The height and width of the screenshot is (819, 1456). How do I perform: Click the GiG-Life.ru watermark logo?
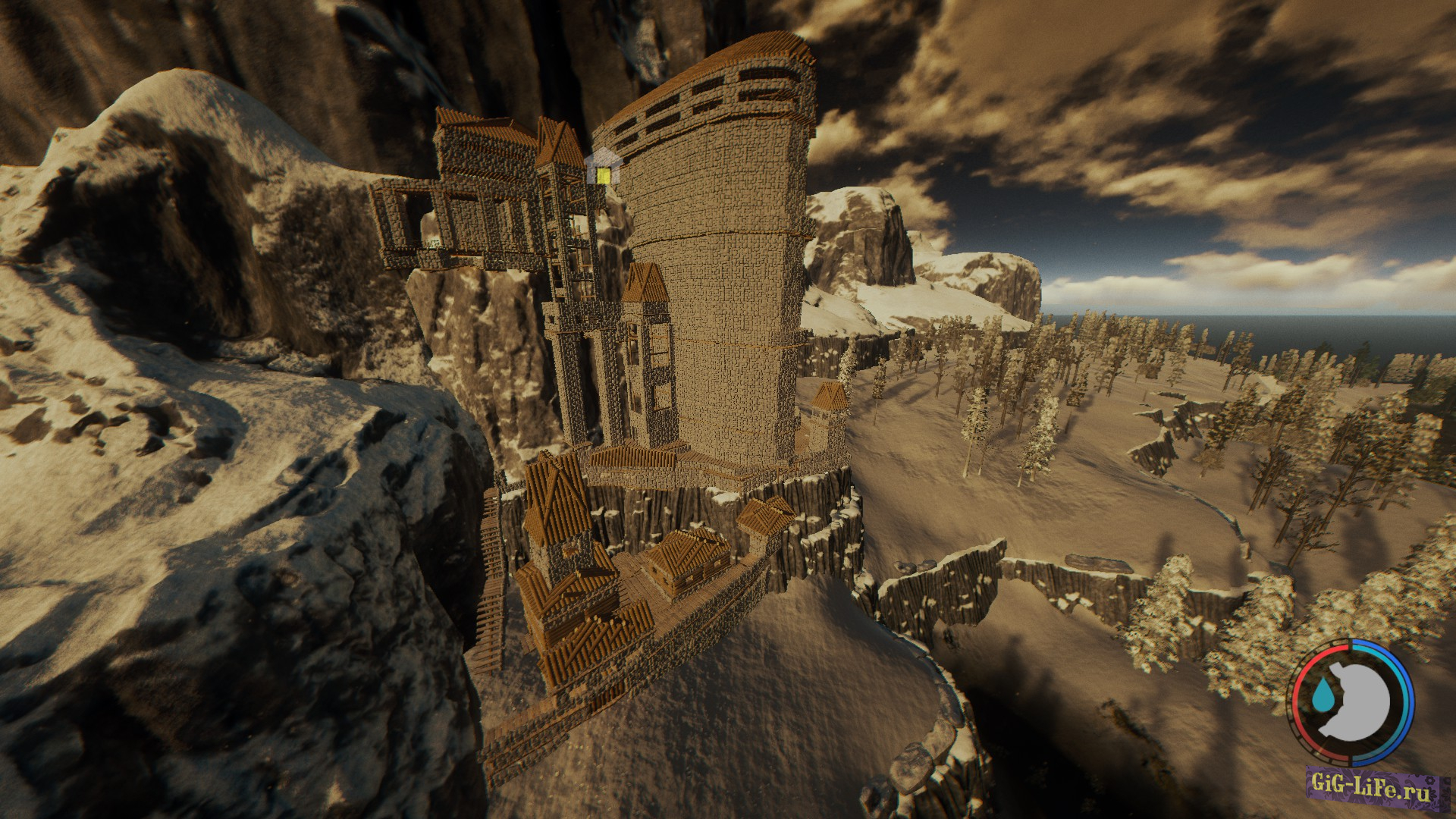tap(1374, 792)
